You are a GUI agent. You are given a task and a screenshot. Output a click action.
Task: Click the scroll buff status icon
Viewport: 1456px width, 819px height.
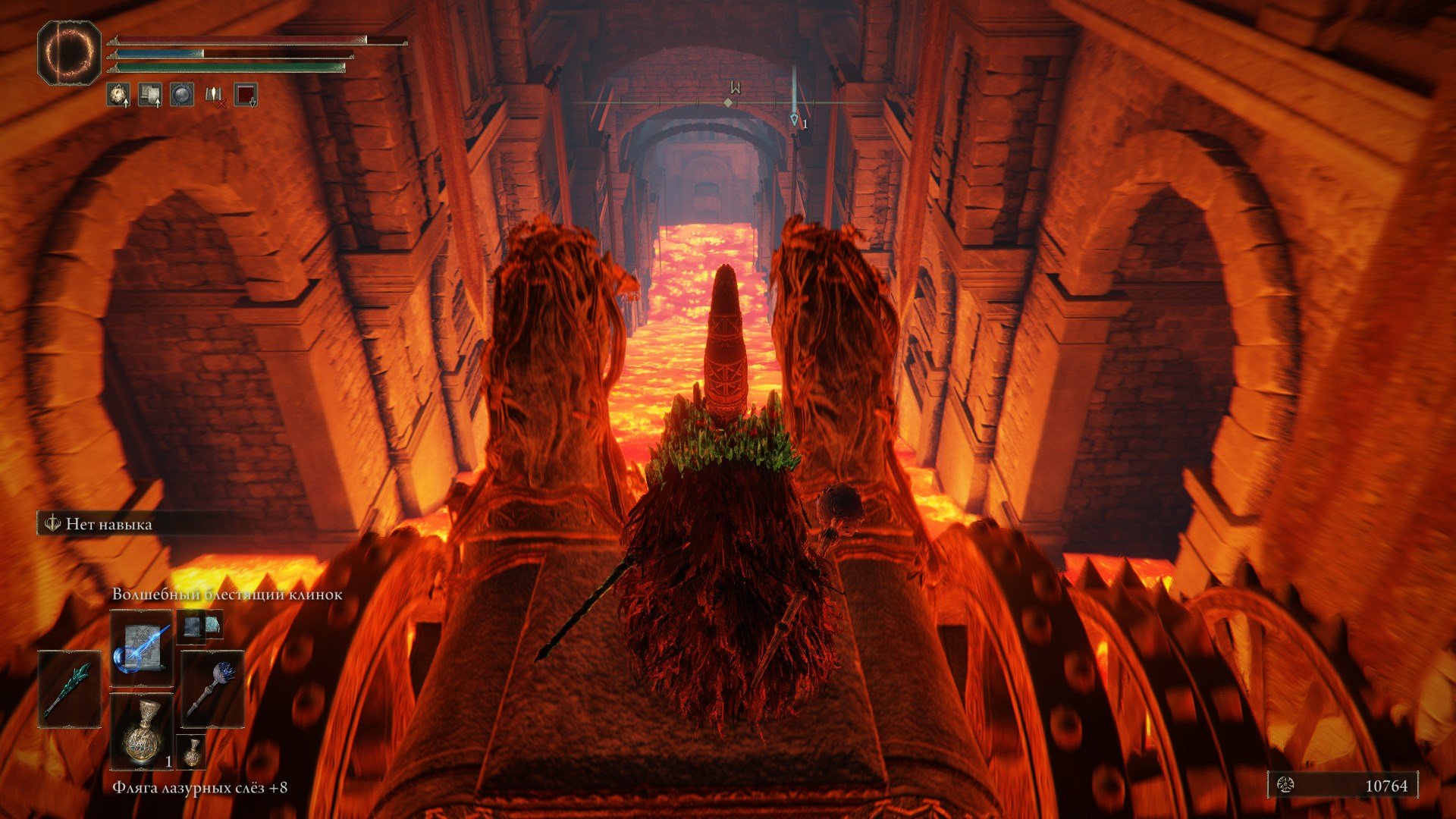(150, 95)
